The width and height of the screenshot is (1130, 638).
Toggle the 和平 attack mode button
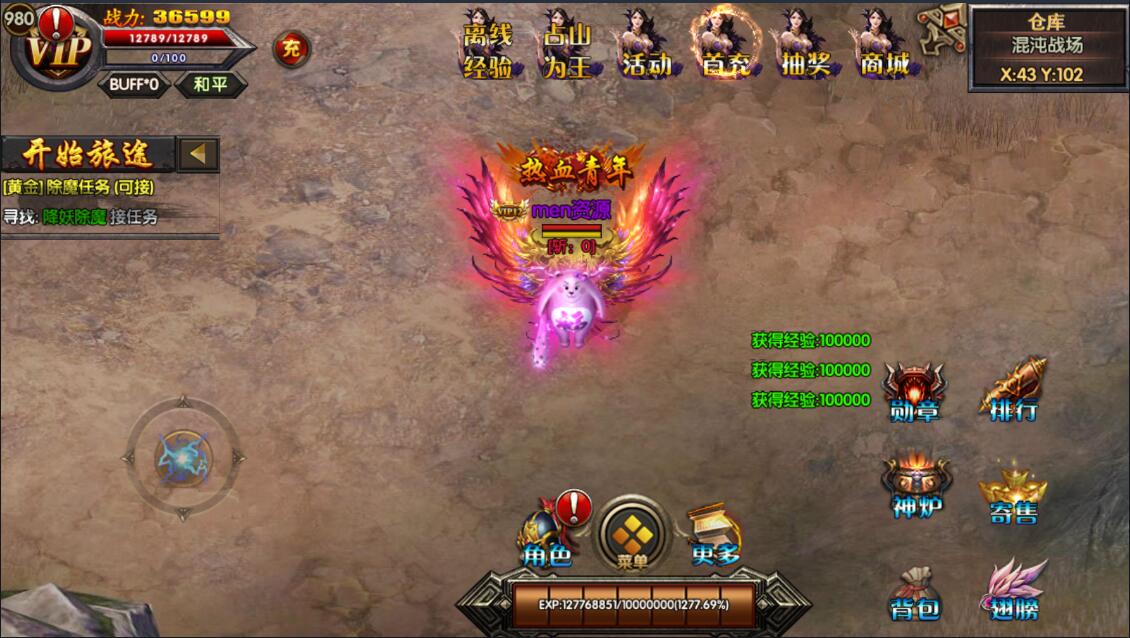pos(210,84)
